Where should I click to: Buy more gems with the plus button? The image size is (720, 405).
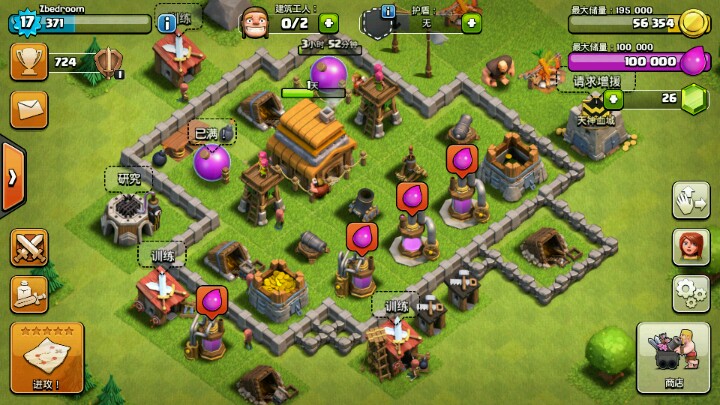(613, 98)
